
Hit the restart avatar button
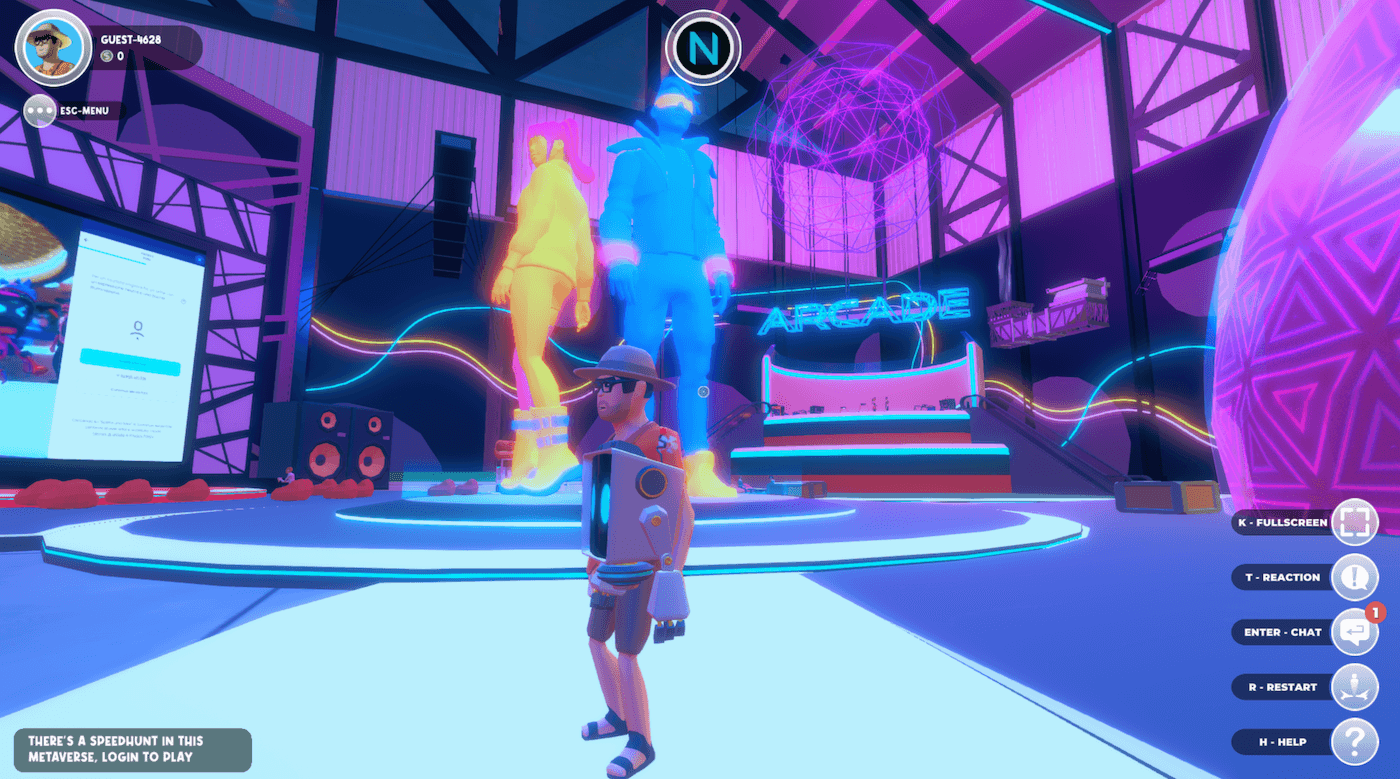point(1355,687)
